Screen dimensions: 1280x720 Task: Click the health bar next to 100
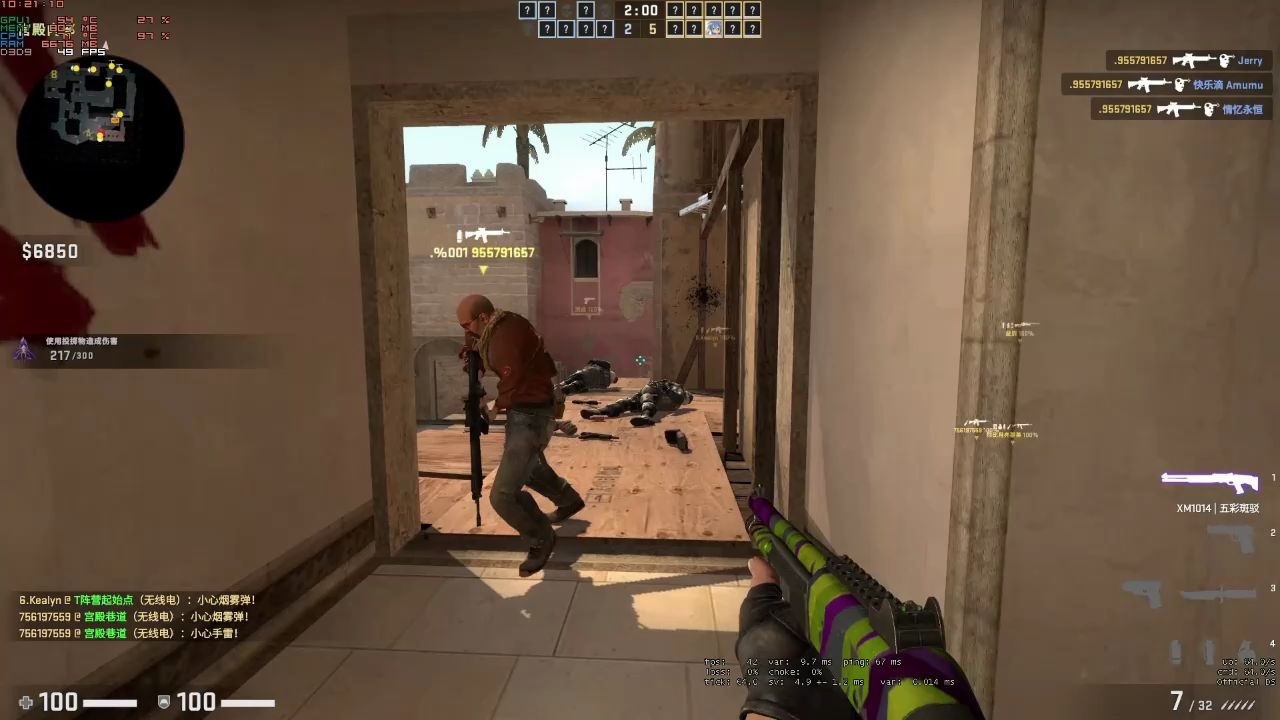pos(110,702)
